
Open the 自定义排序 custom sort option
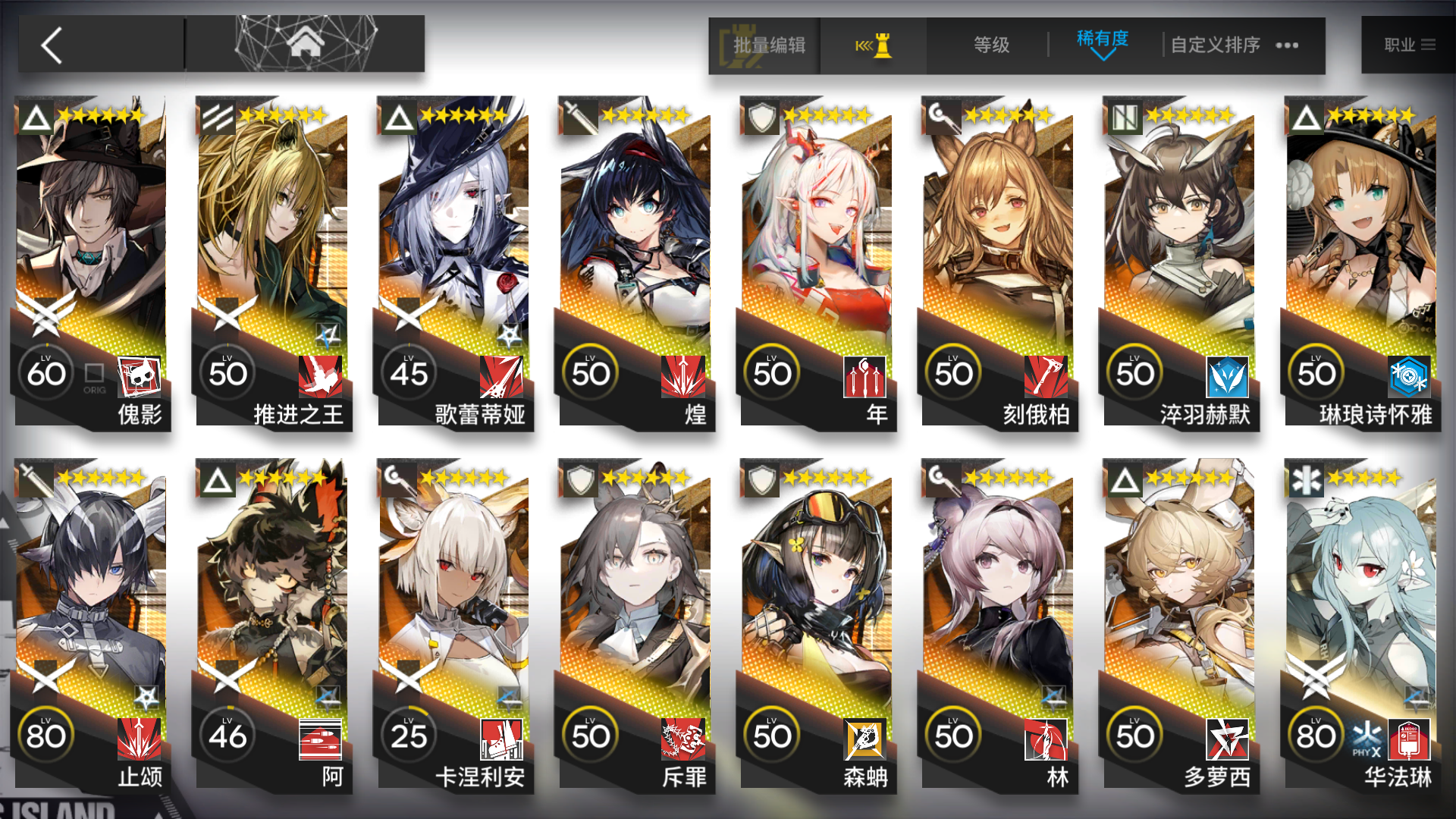(1213, 45)
